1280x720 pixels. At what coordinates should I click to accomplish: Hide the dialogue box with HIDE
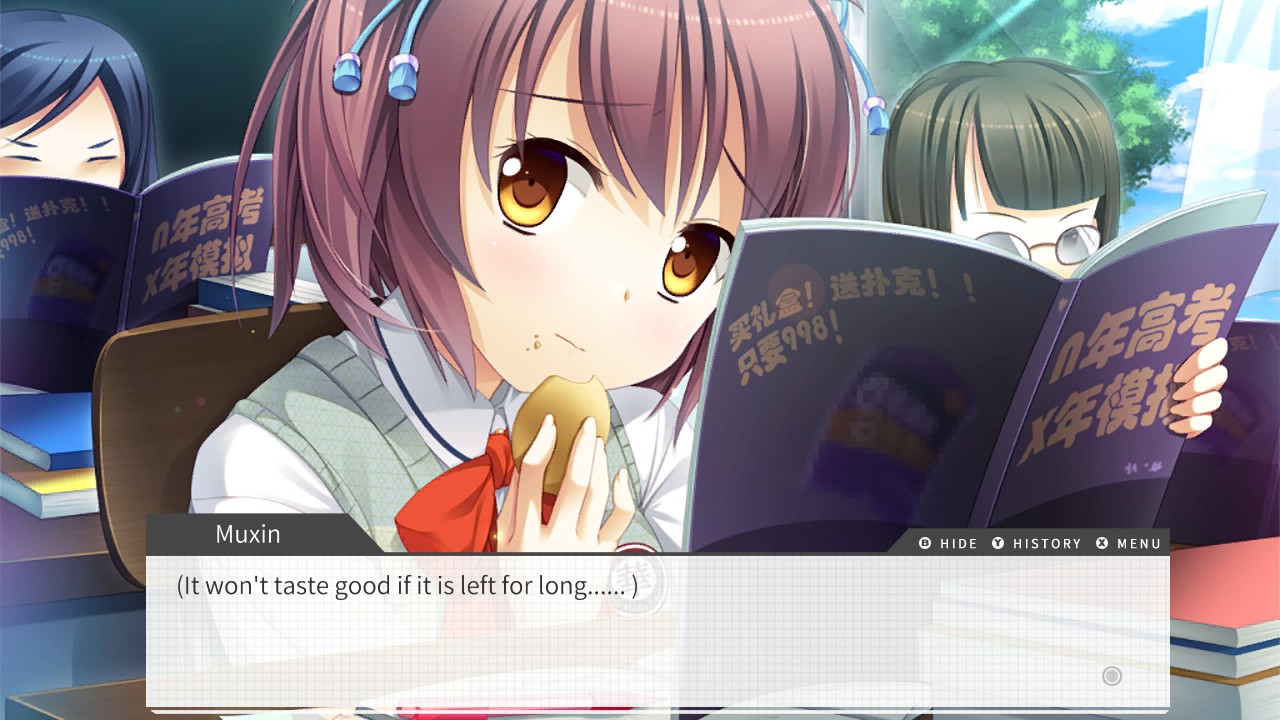pos(958,543)
